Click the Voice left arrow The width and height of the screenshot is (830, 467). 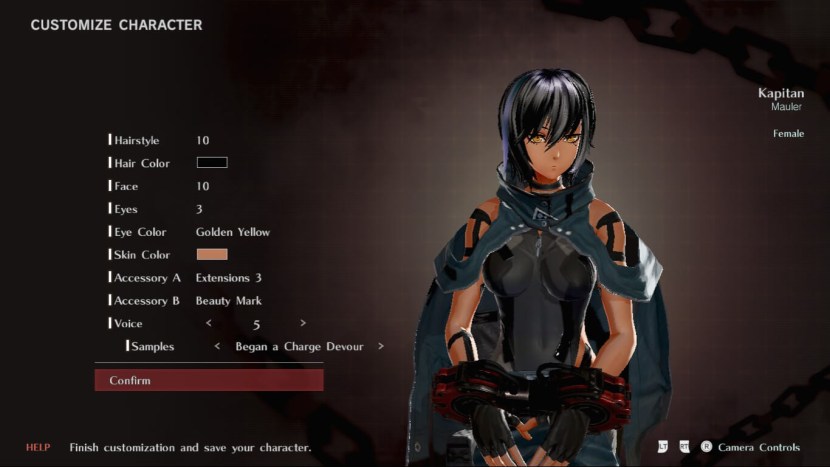[x=209, y=323]
